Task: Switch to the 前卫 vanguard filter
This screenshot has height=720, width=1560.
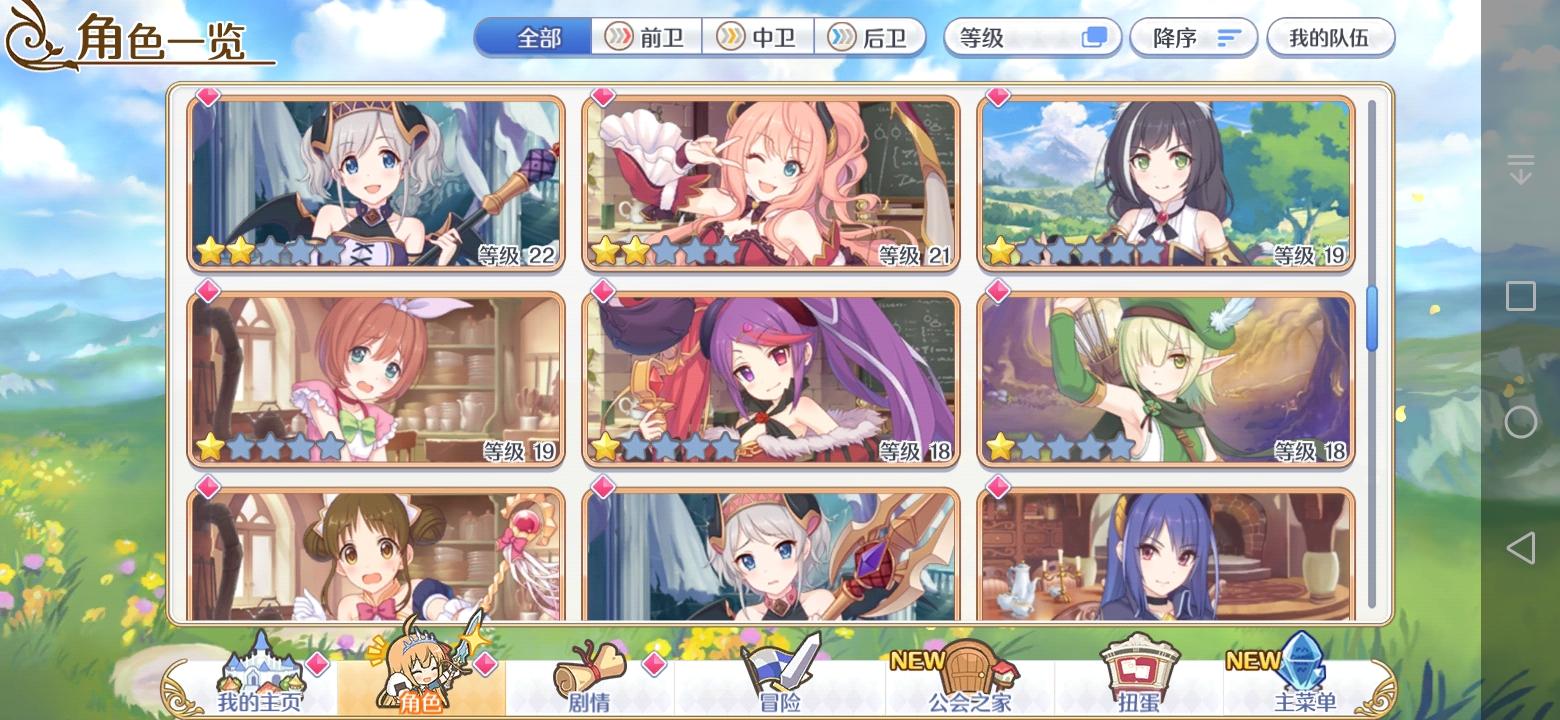Action: pos(647,37)
